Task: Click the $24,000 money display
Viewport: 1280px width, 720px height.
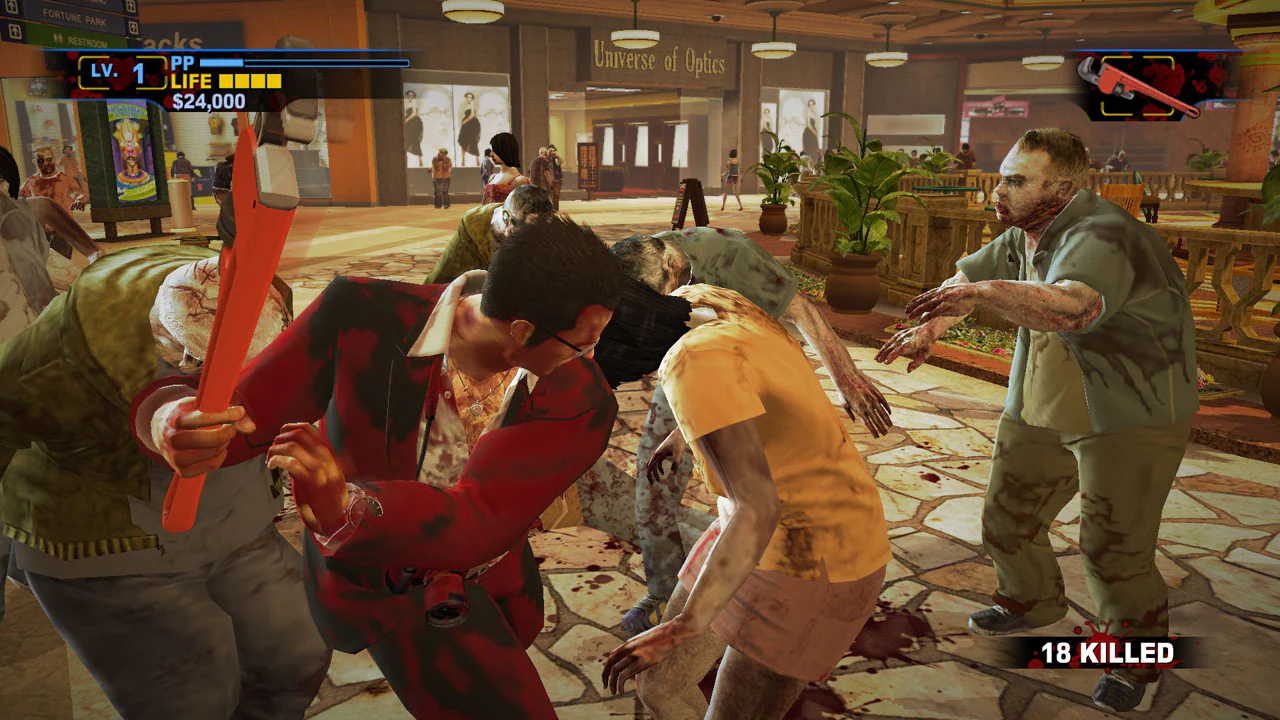Action: [x=211, y=100]
